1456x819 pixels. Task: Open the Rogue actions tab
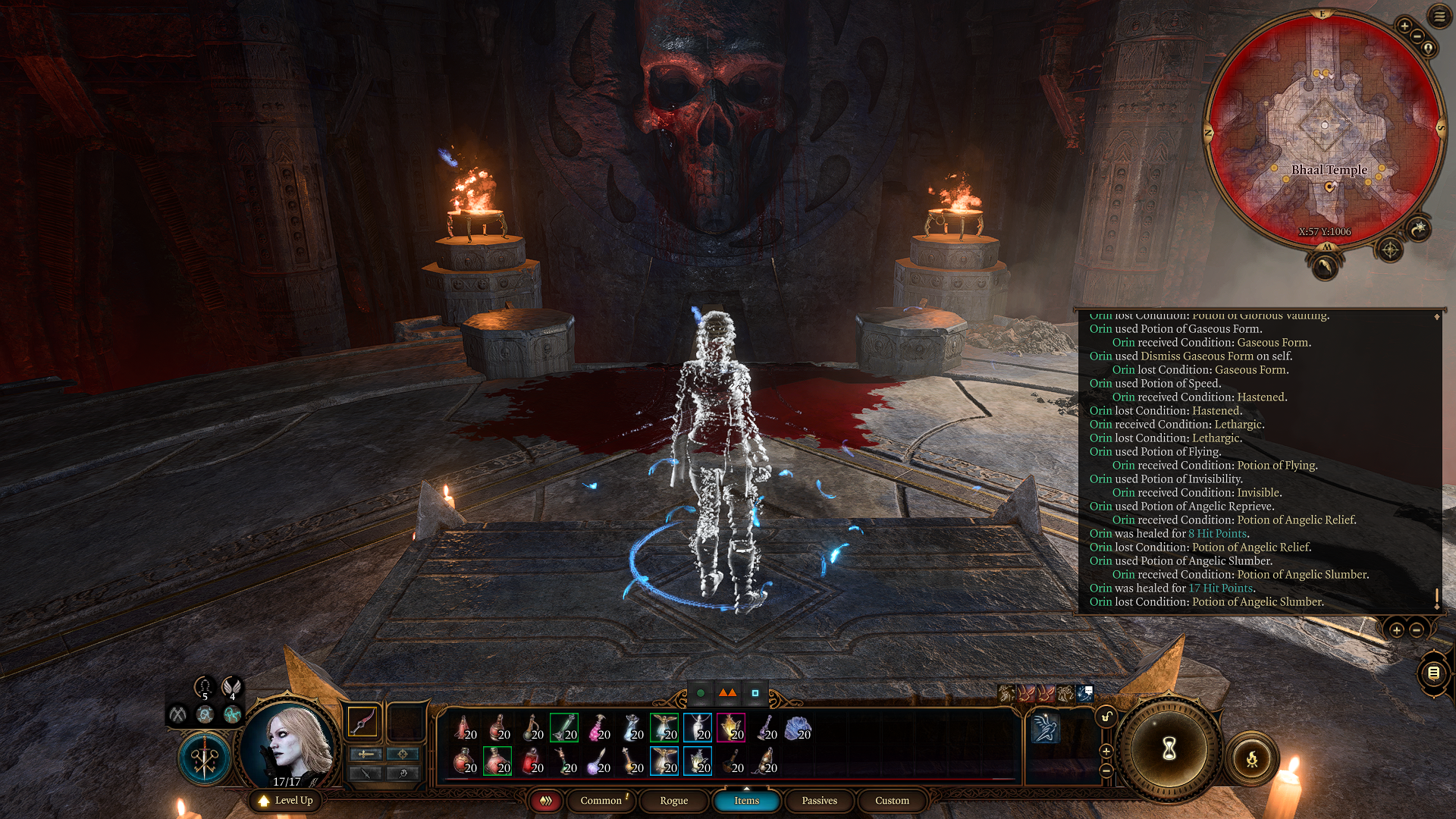click(x=673, y=801)
